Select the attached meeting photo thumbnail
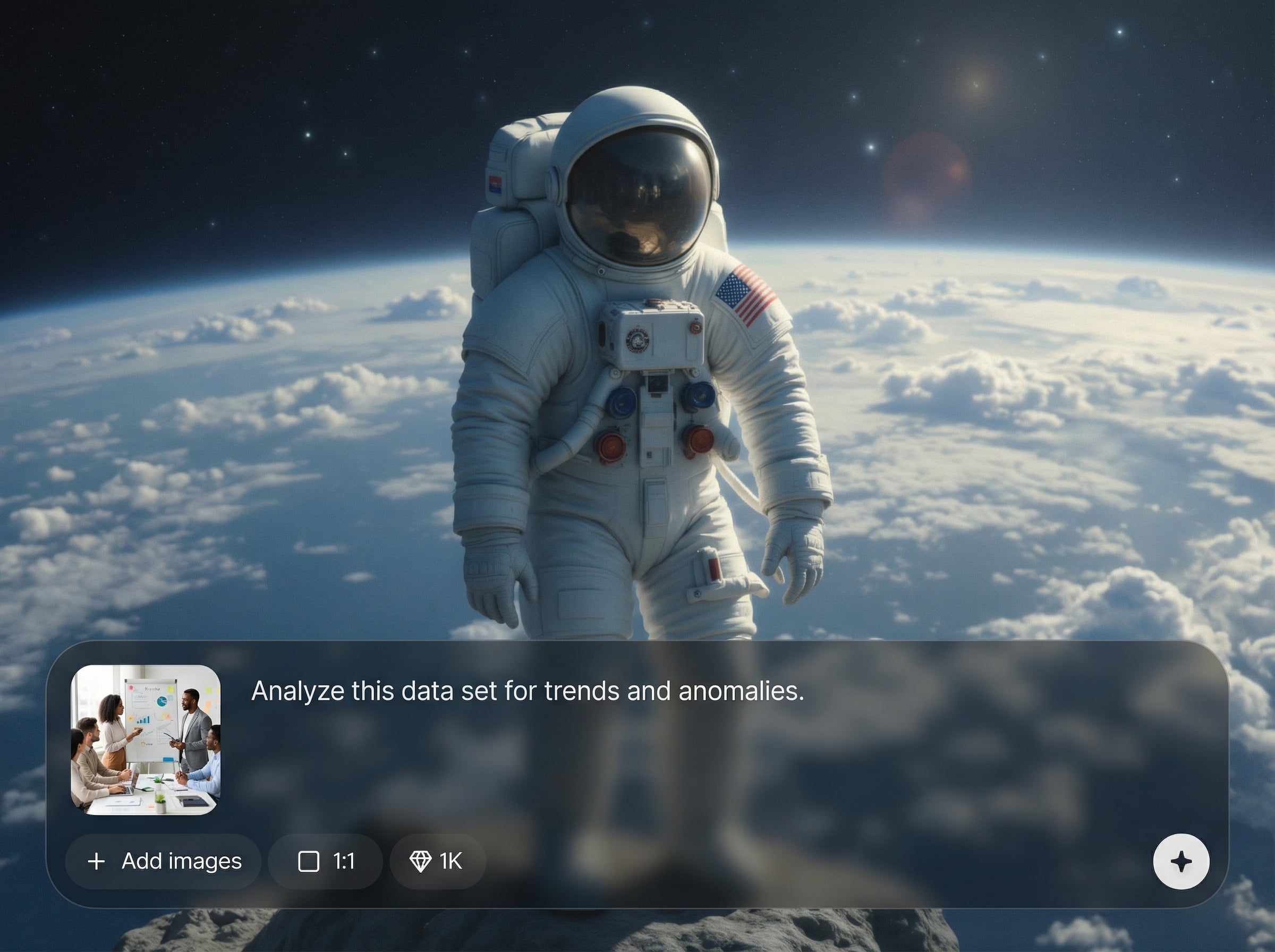 pos(146,739)
